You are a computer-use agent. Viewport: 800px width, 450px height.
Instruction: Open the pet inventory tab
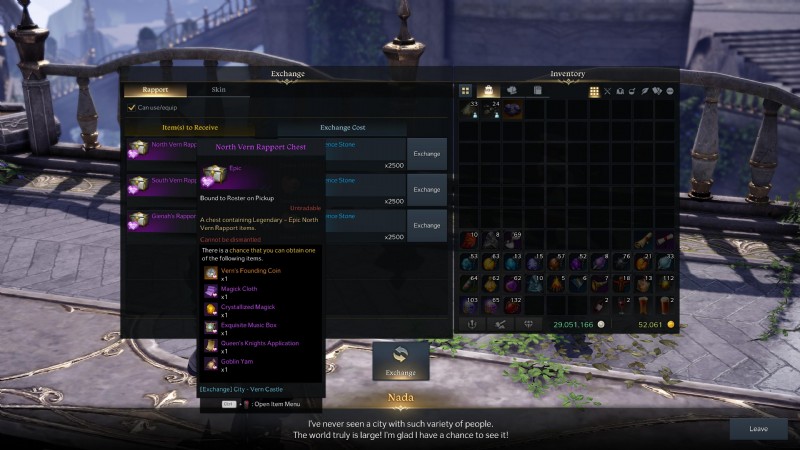(512, 91)
